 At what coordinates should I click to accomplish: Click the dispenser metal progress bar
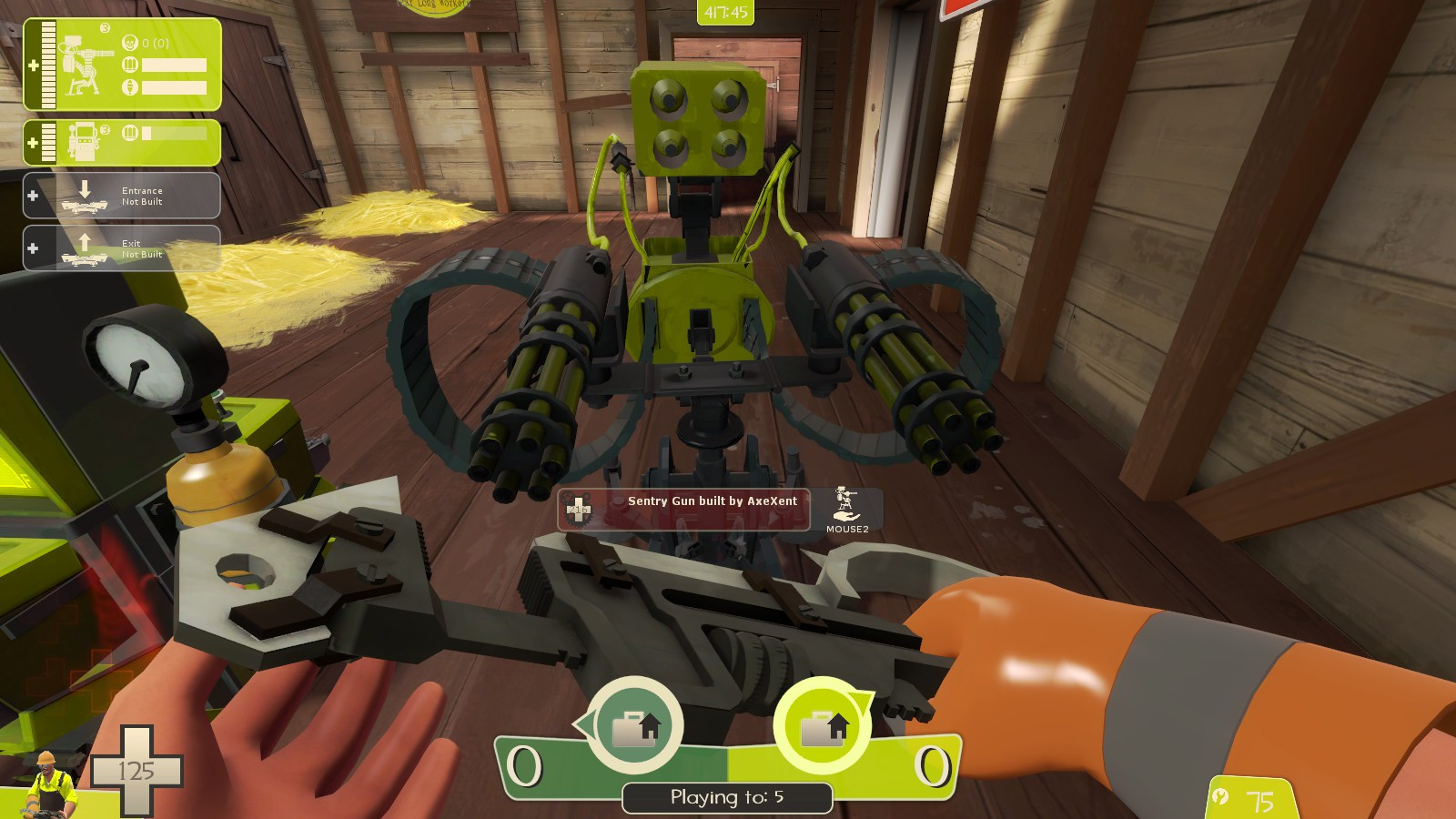pyautogui.click(x=173, y=135)
